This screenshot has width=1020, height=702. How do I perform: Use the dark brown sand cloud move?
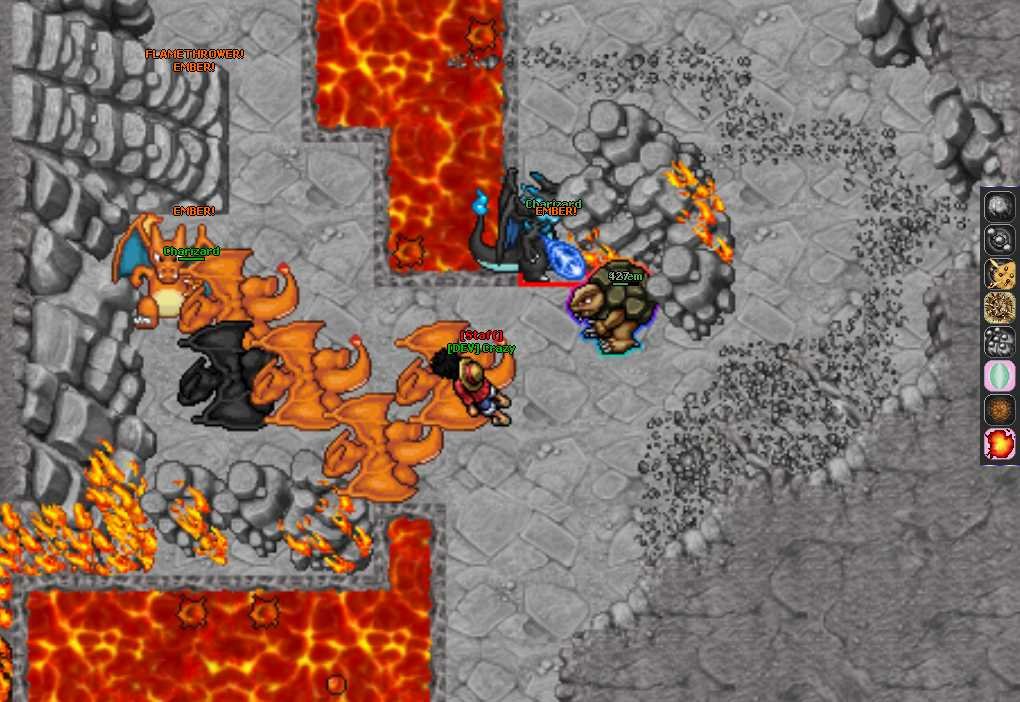point(999,410)
